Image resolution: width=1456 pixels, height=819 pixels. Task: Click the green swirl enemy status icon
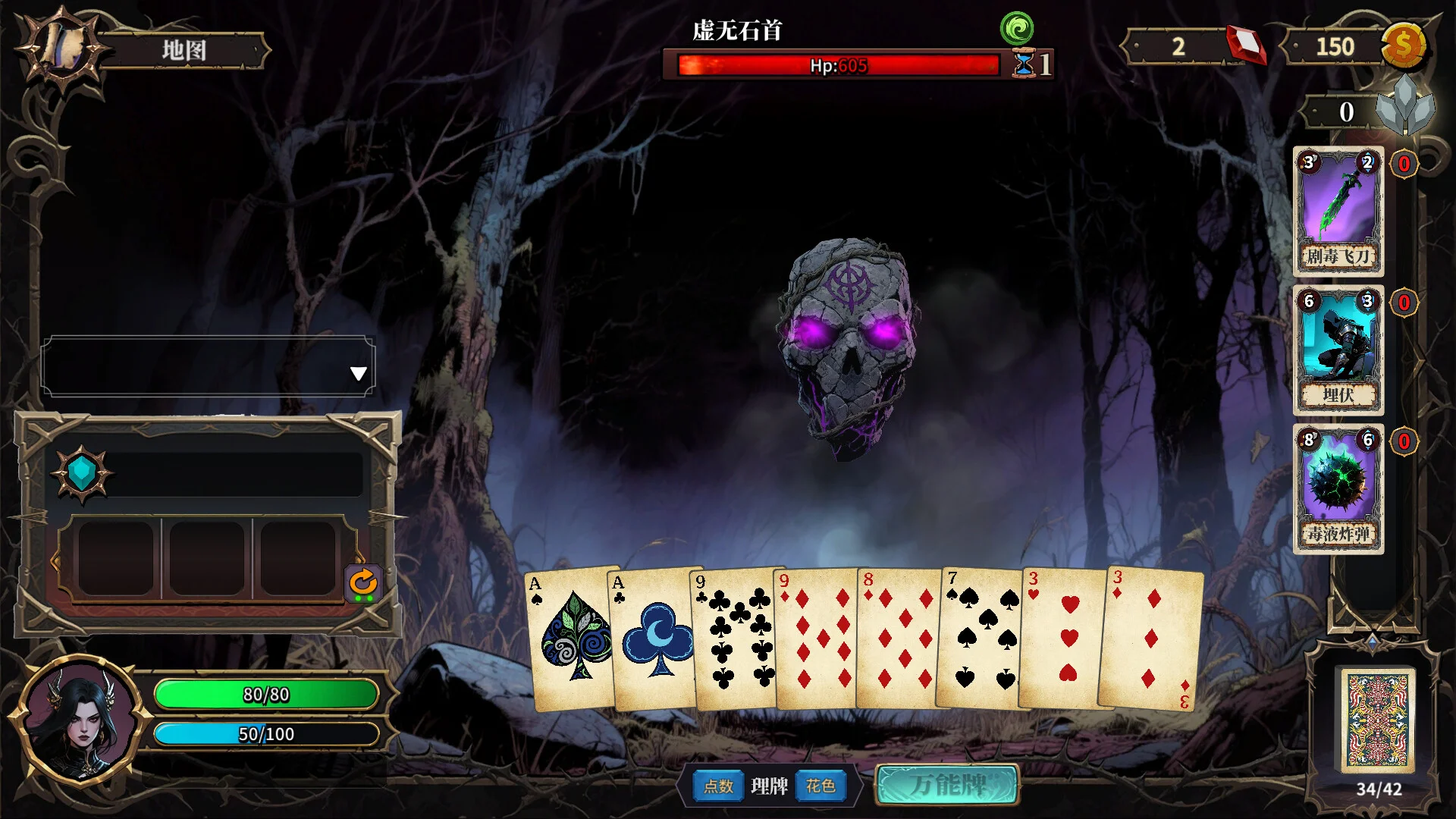click(x=1016, y=29)
